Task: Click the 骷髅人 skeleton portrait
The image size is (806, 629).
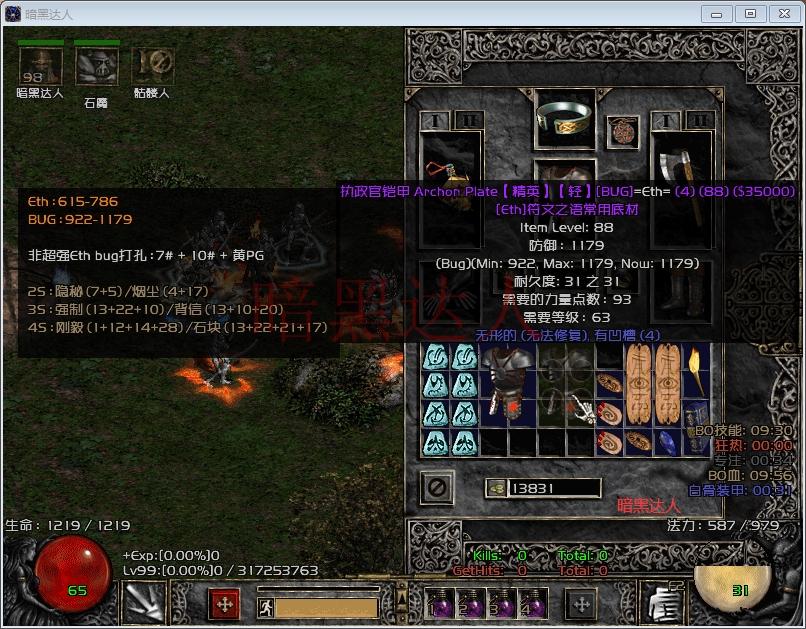Action: point(152,67)
